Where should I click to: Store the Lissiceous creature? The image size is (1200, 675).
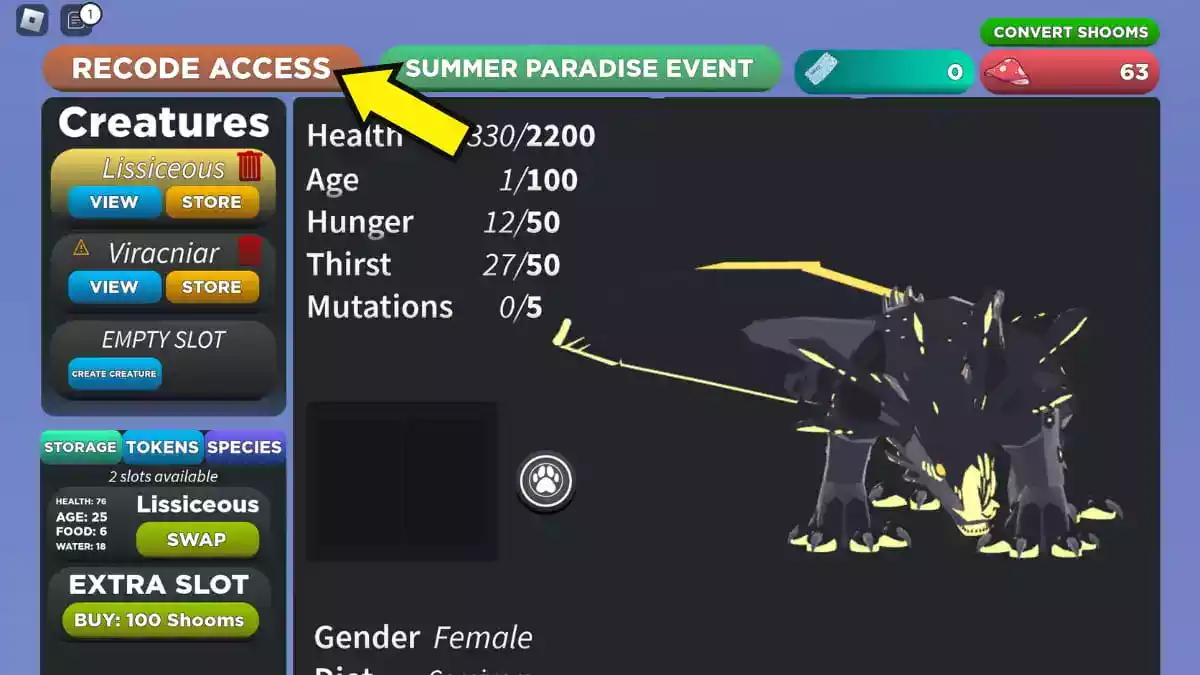[211, 202]
